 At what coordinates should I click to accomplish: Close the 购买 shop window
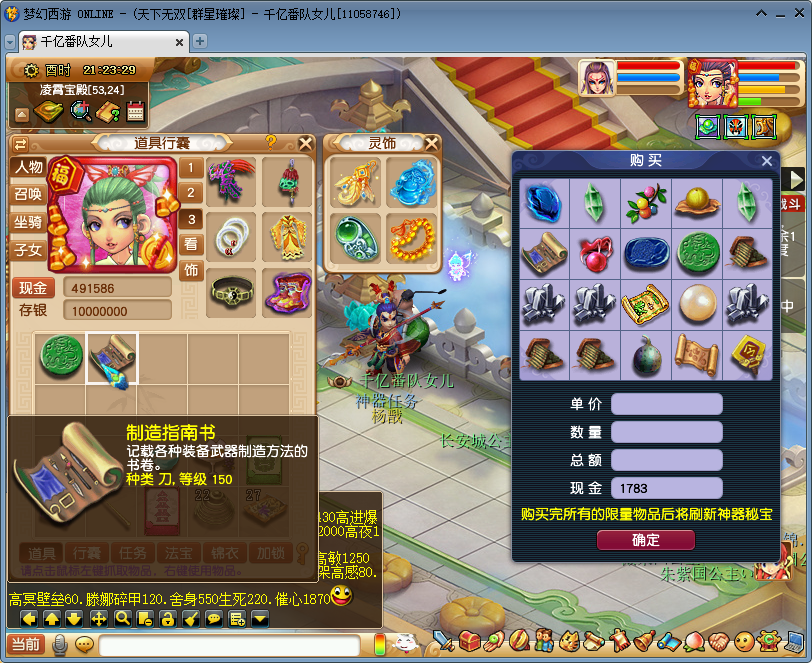point(767,161)
